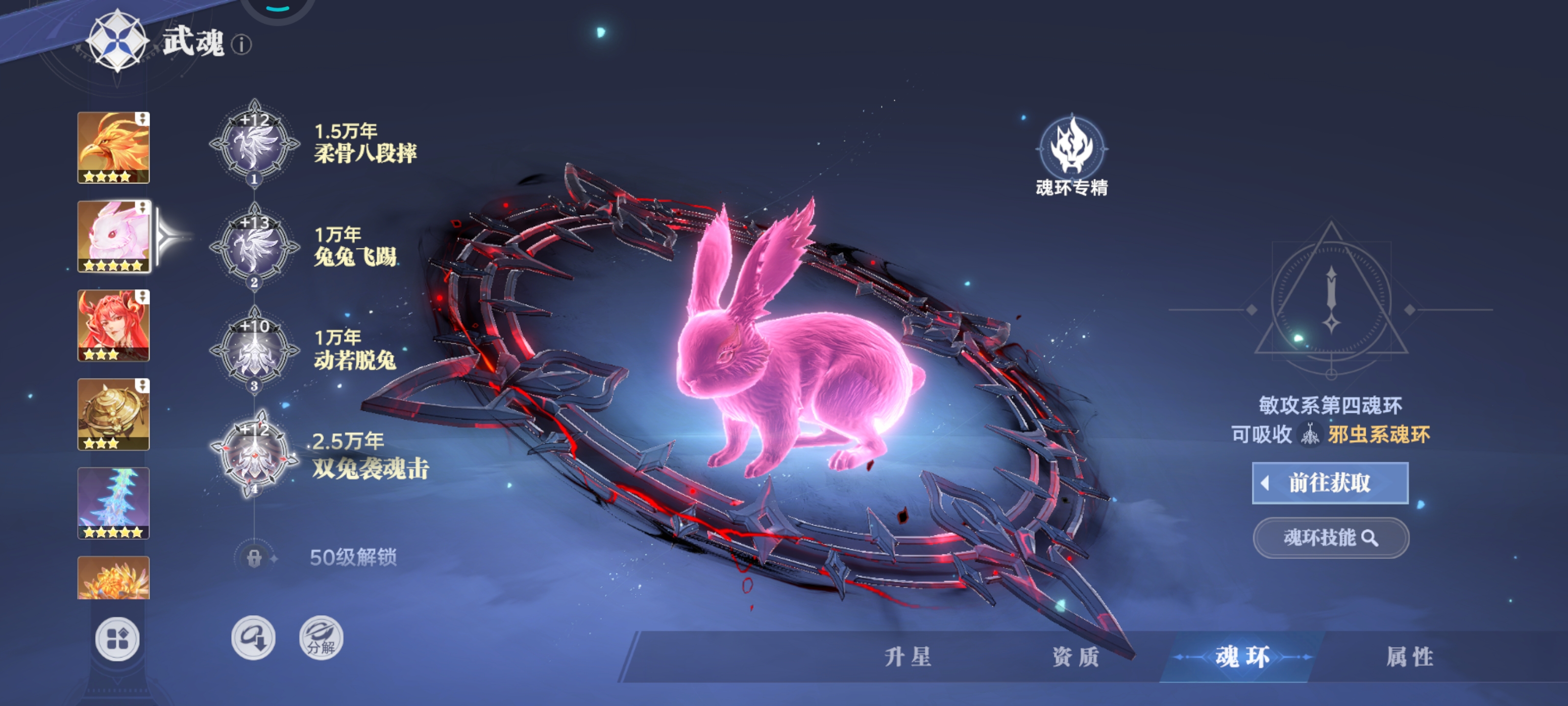Select the 柔骨八段摔 soul skill icon
Screen dimensions: 1568x706
coord(254,146)
